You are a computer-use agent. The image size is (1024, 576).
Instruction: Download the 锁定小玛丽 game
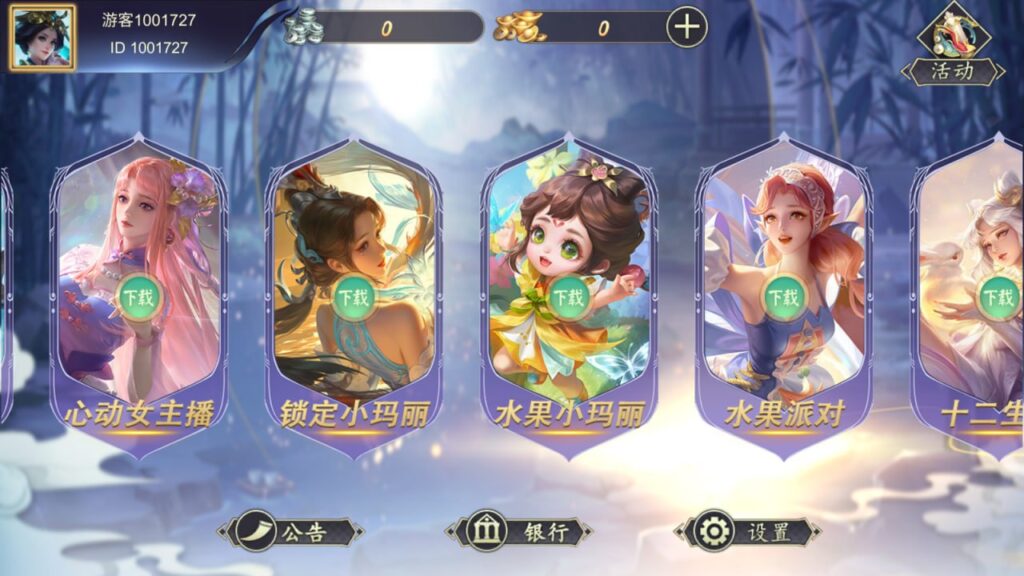coord(353,297)
